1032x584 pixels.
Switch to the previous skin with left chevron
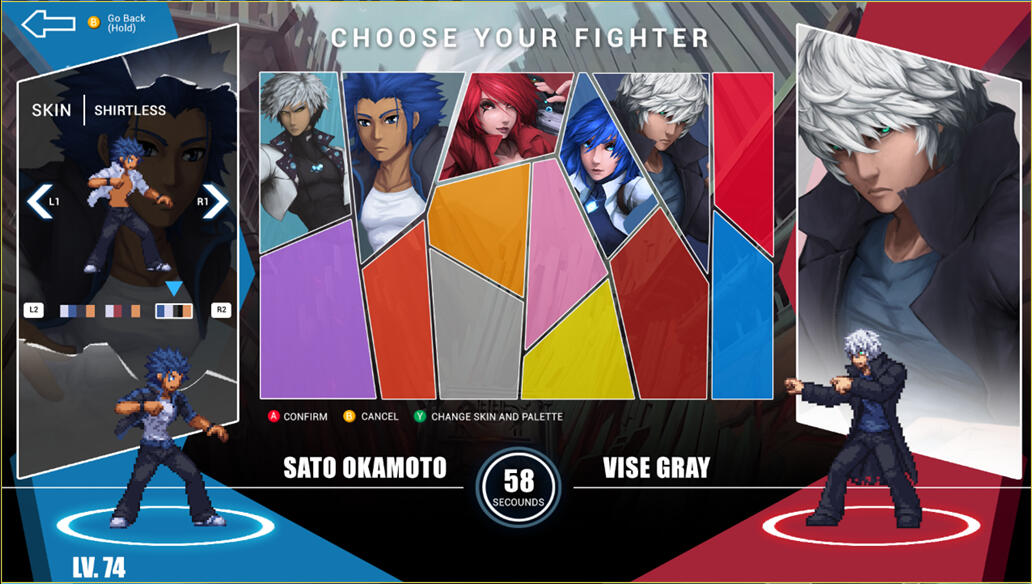click(x=38, y=201)
